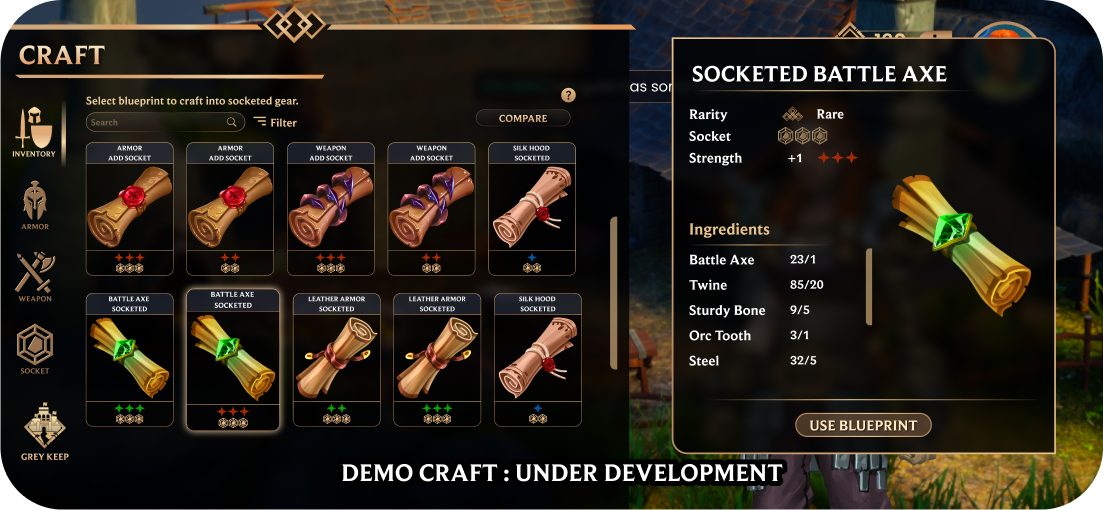Viewport: 1103px width, 510px height.
Task: Open the Weapon category tab
Action: point(34,277)
